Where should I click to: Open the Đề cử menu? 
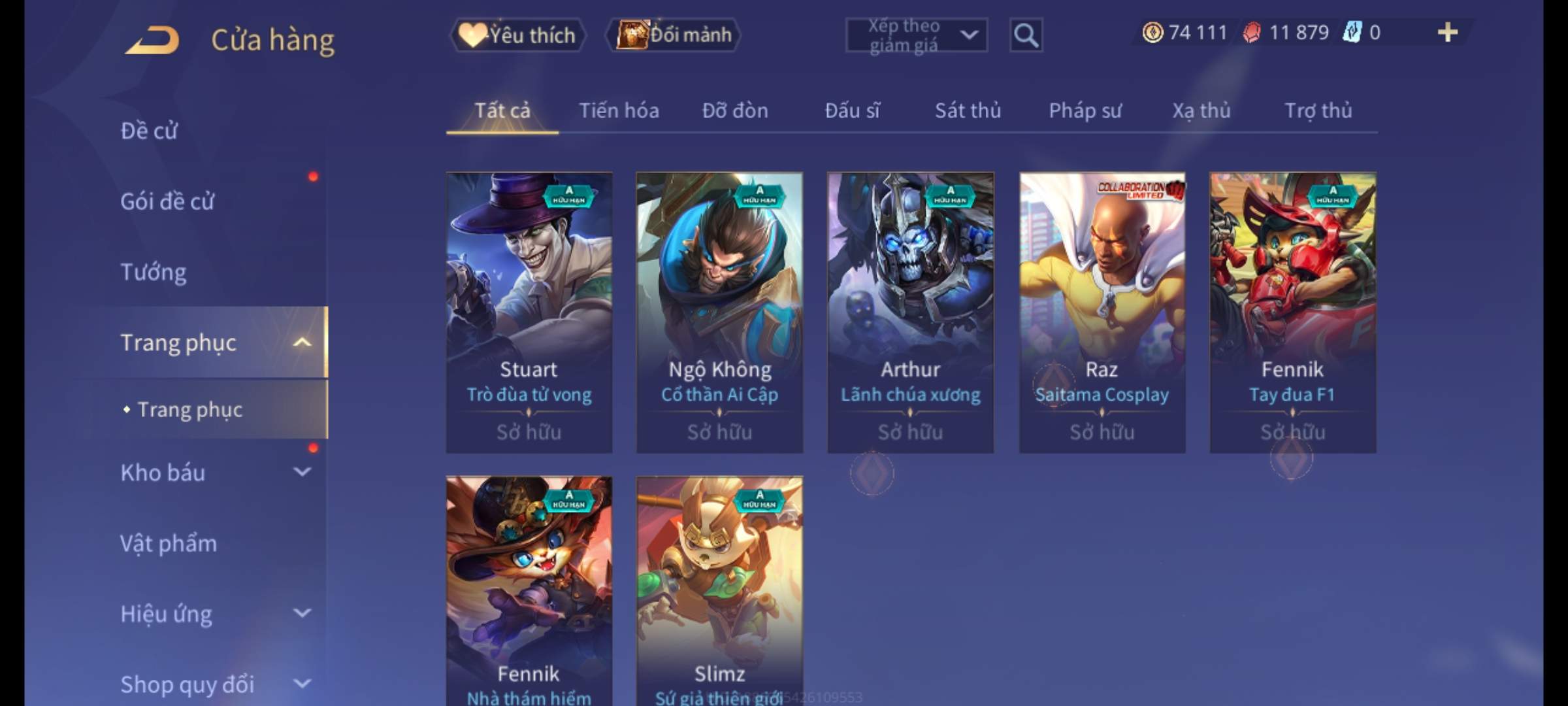[149, 131]
